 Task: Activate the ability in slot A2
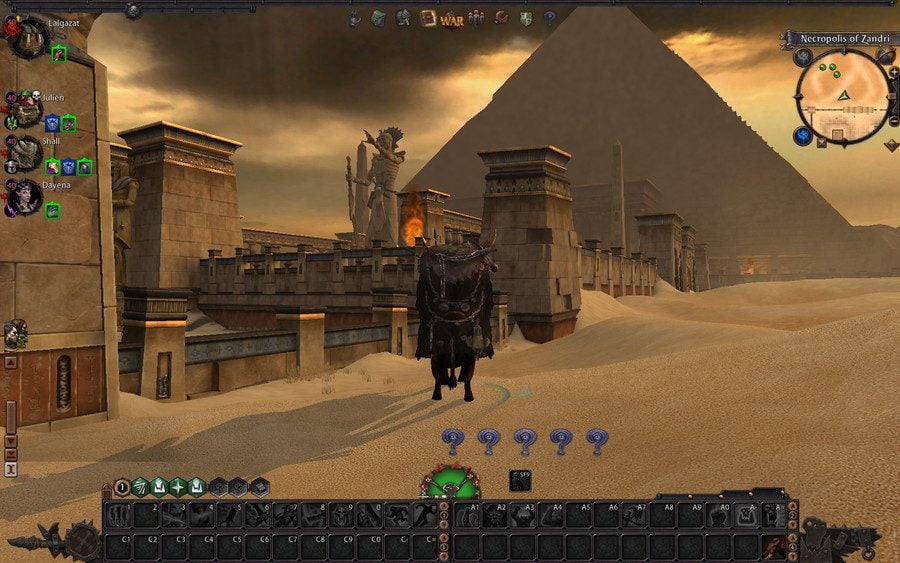coord(496,514)
